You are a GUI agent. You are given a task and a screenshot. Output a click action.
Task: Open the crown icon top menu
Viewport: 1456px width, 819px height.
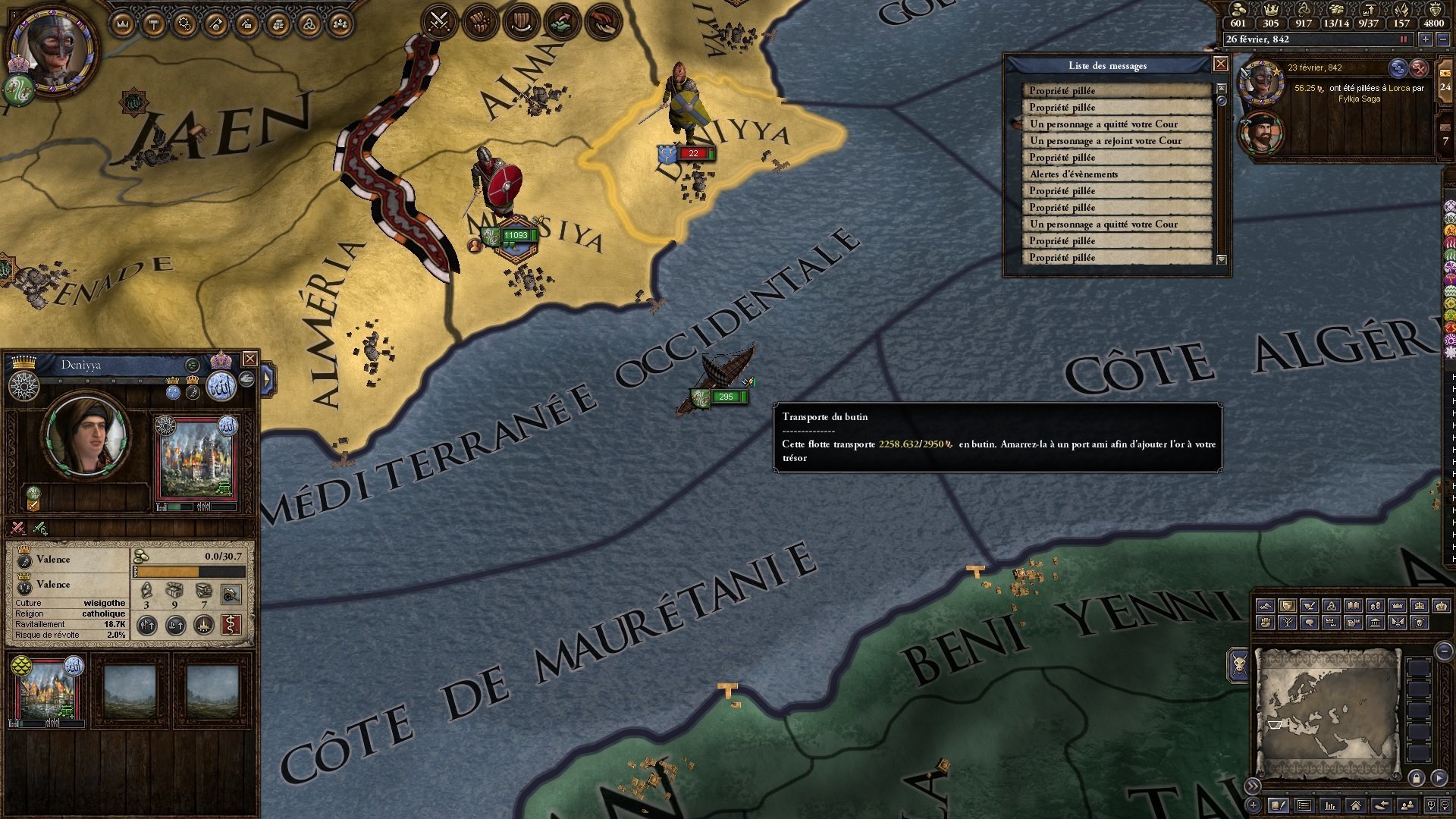click(122, 25)
